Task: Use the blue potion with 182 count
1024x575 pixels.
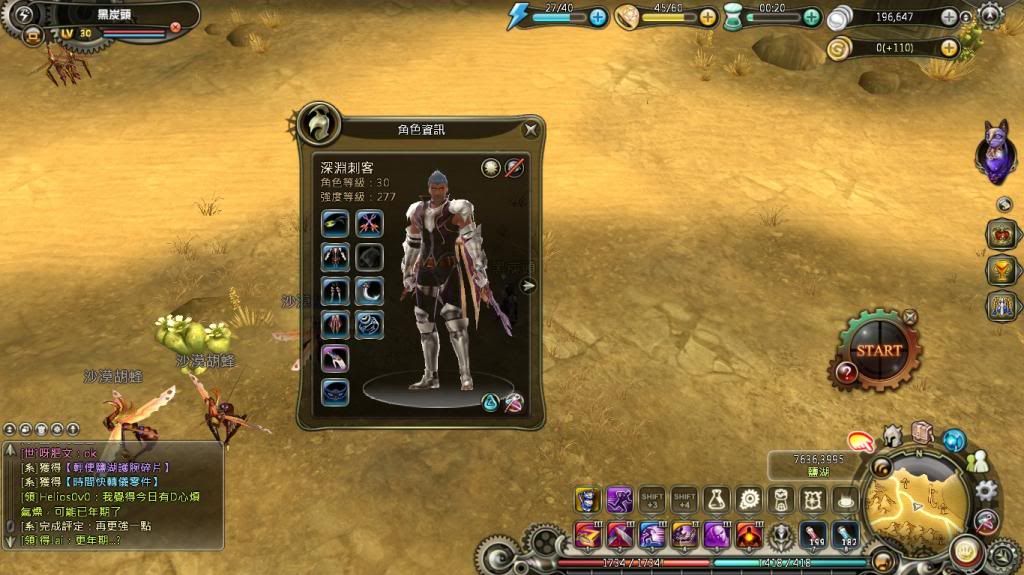Action: [x=846, y=535]
